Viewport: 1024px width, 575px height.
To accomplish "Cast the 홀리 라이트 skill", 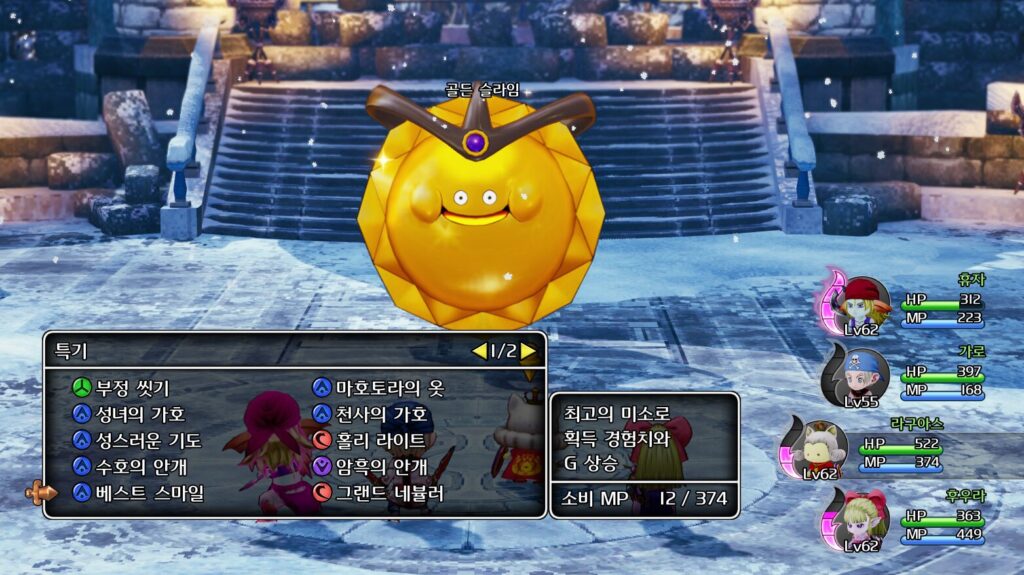I will point(381,440).
